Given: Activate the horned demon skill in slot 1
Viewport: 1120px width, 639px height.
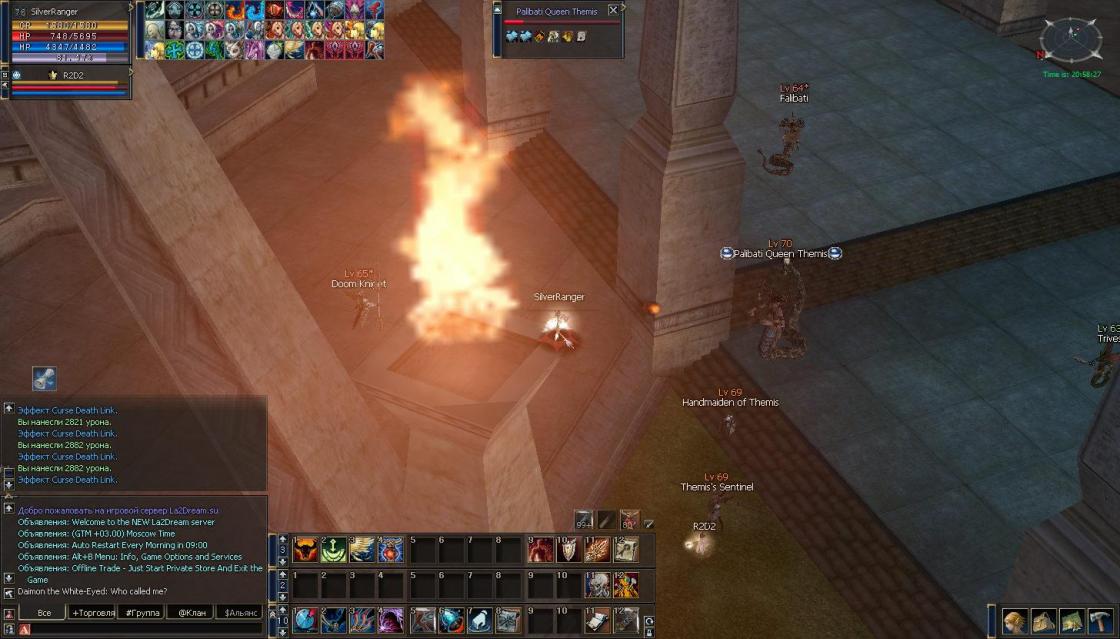Looking at the screenshot, I should pos(305,550).
